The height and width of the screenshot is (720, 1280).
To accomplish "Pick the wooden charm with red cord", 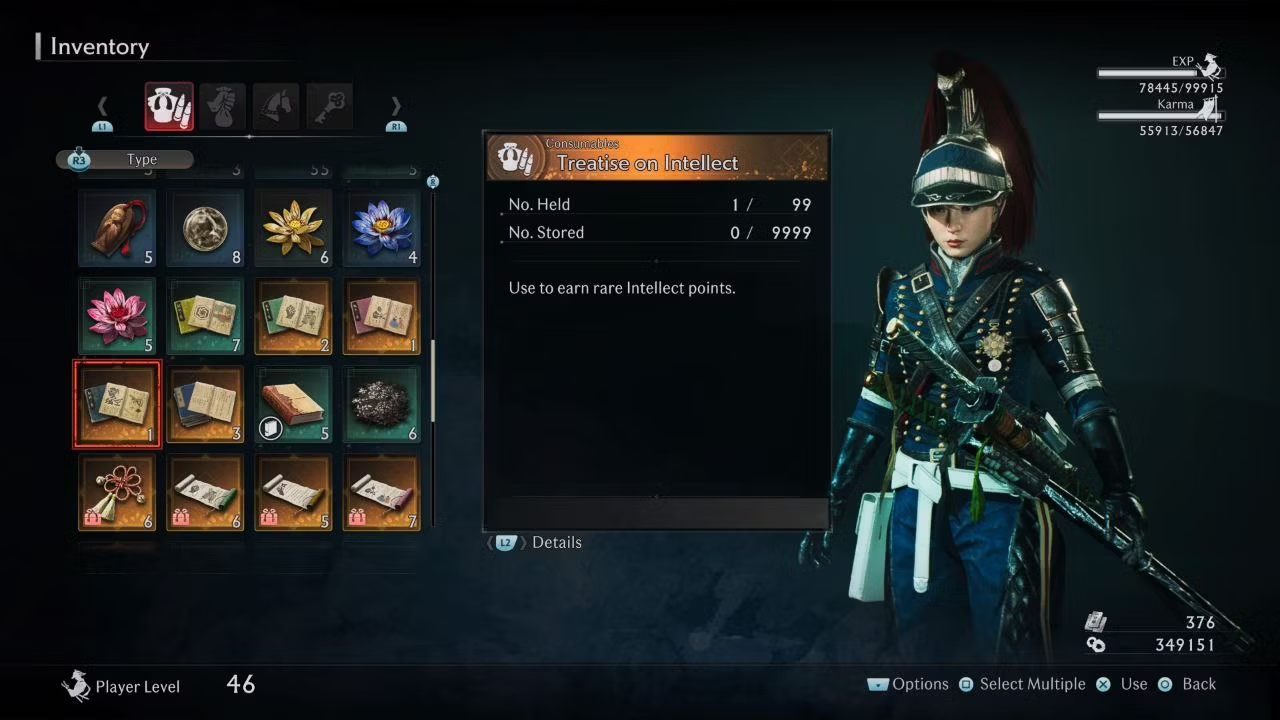I will [x=117, y=228].
